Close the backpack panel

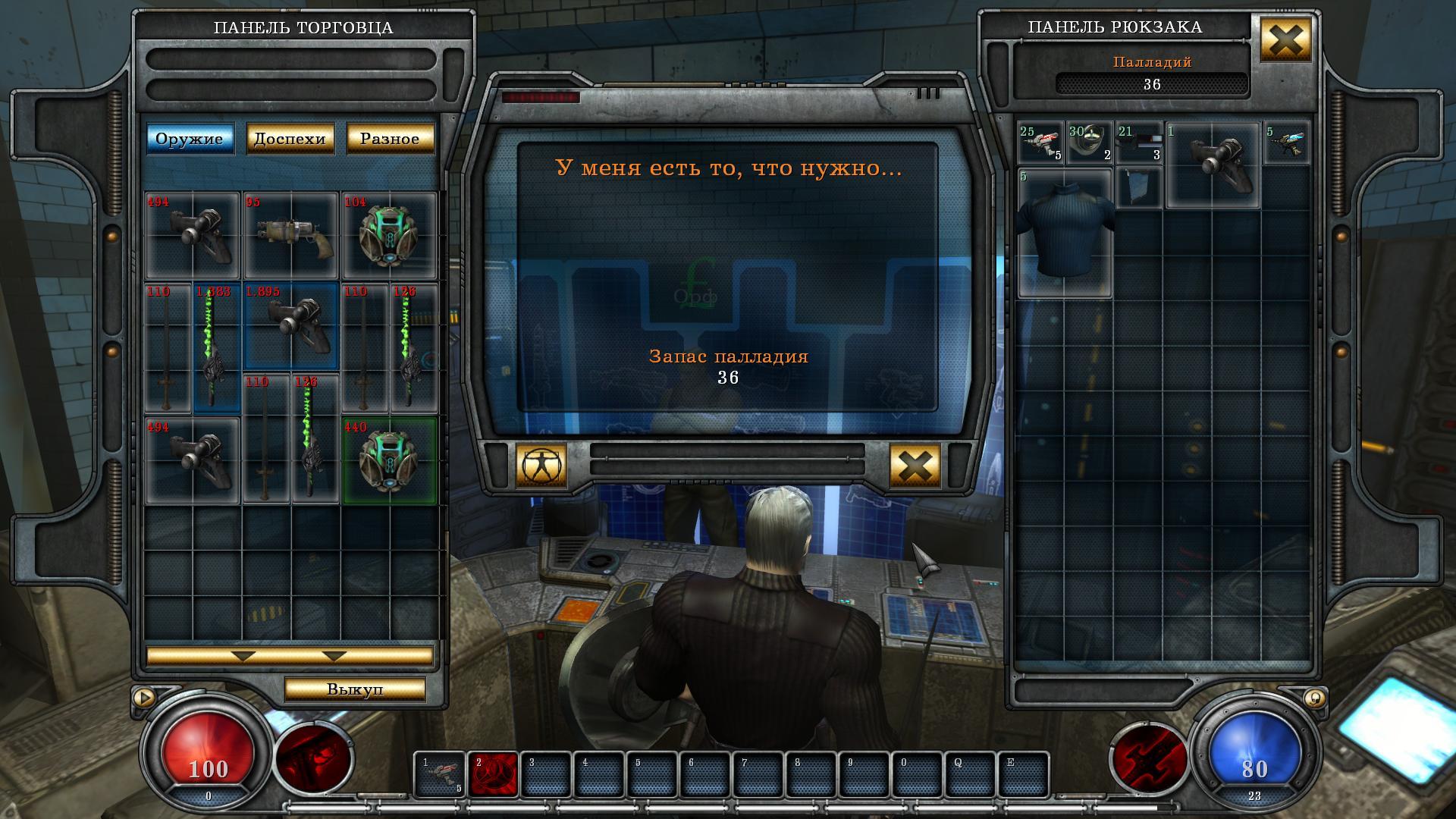pos(1285,39)
